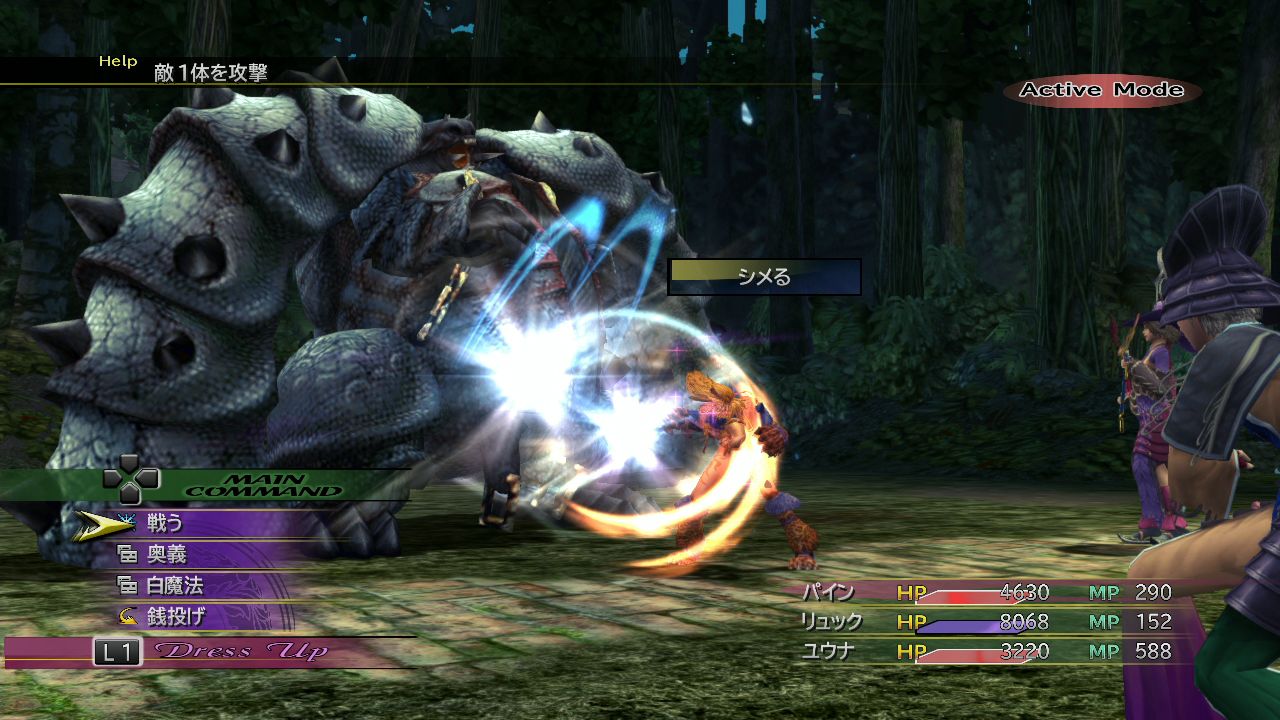Select ユウナ in the party list
Image resolution: width=1280 pixels, height=720 pixels.
click(826, 652)
